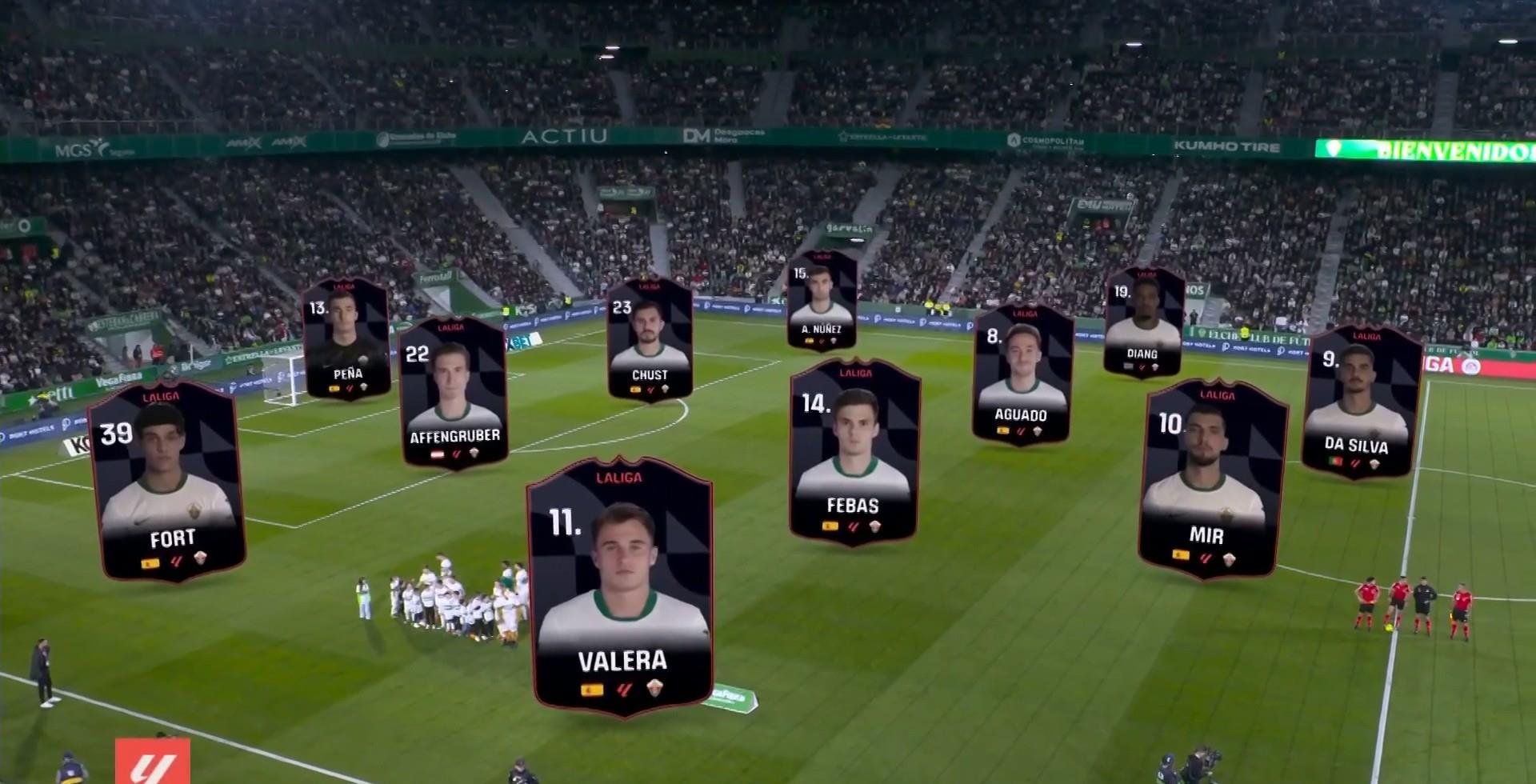This screenshot has height=784, width=1536.
Task: Choose the Aguado number 8 card
Action: 1022,374
